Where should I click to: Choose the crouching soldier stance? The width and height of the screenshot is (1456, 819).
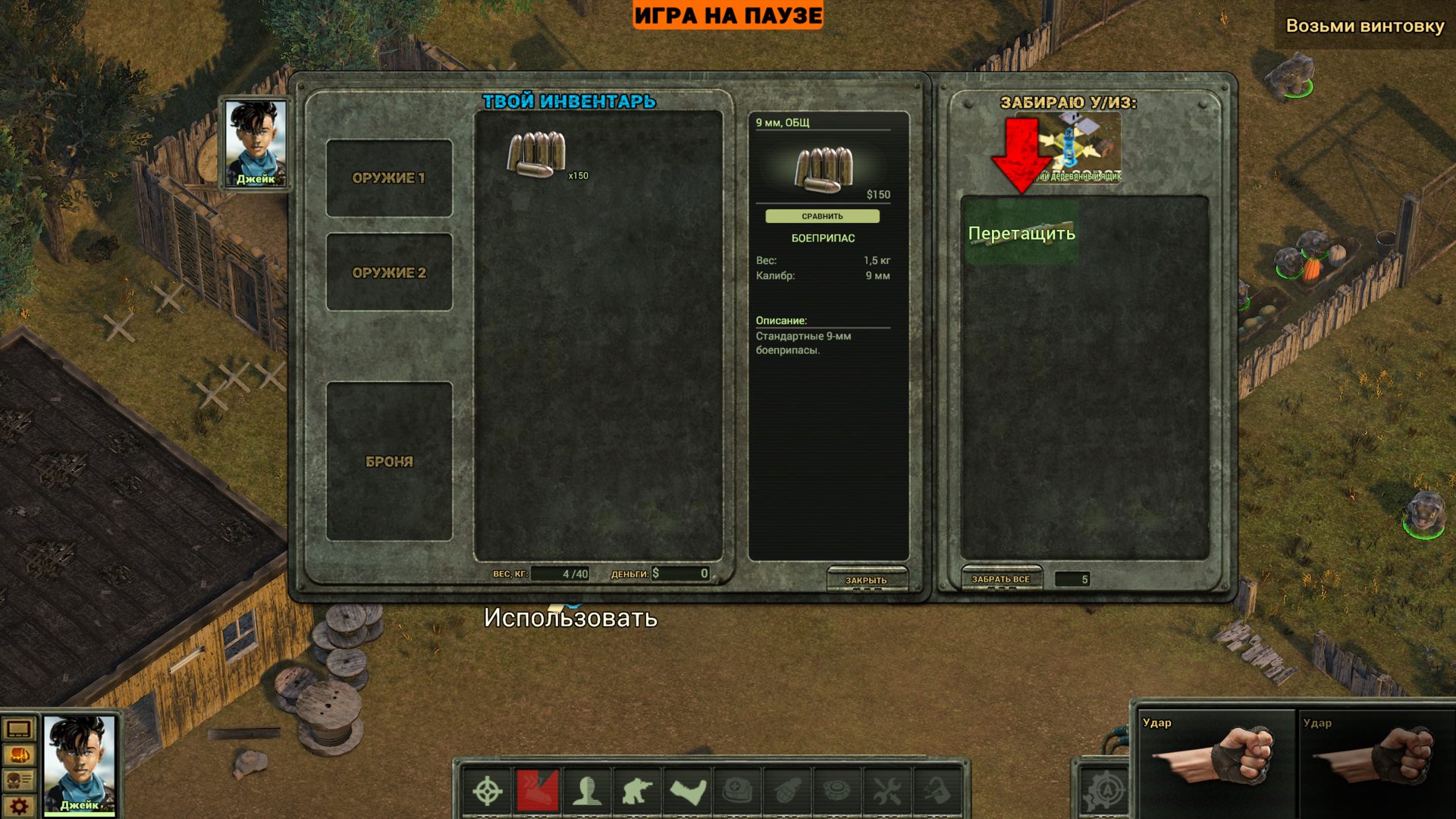pyautogui.click(x=637, y=792)
